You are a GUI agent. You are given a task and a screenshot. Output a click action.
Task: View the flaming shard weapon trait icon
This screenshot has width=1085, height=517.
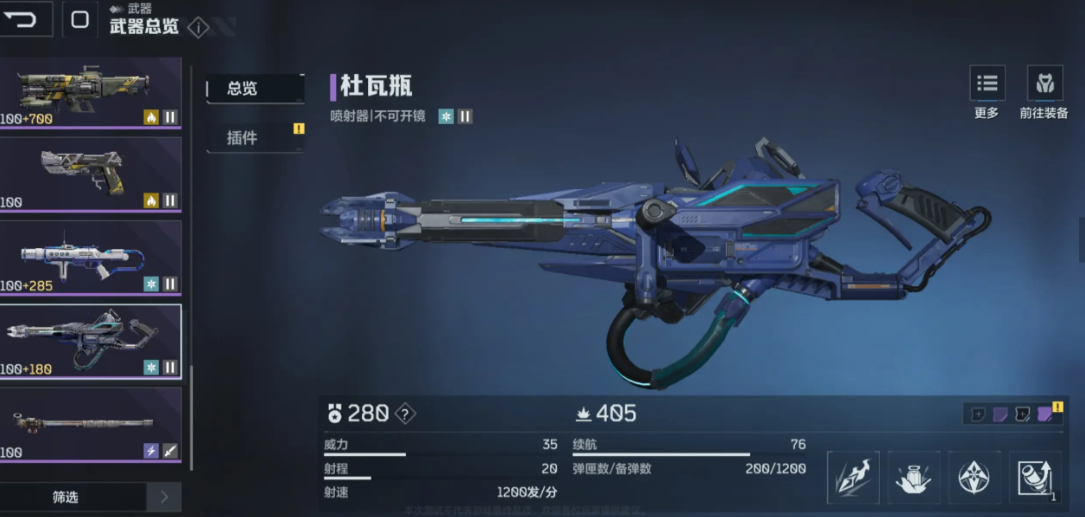click(x=853, y=477)
